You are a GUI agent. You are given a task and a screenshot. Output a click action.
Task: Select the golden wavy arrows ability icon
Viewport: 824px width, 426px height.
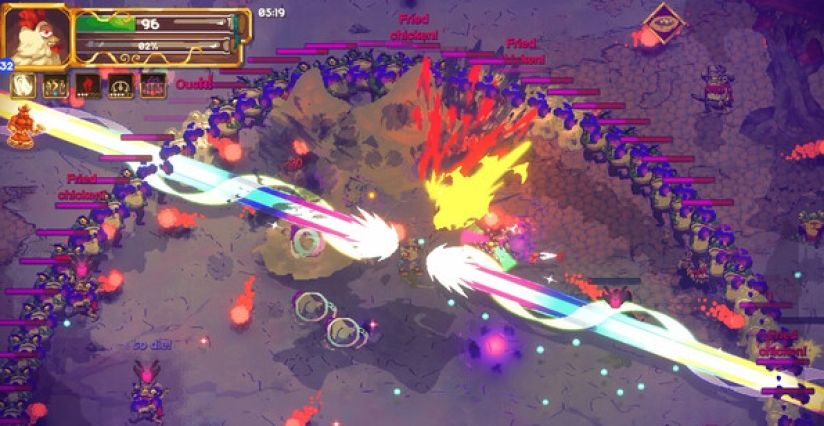coord(55,86)
